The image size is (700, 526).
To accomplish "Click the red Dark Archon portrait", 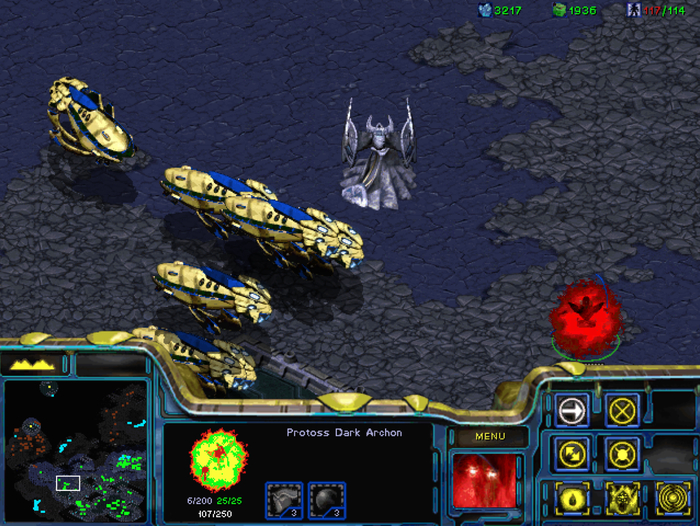I will (x=487, y=480).
